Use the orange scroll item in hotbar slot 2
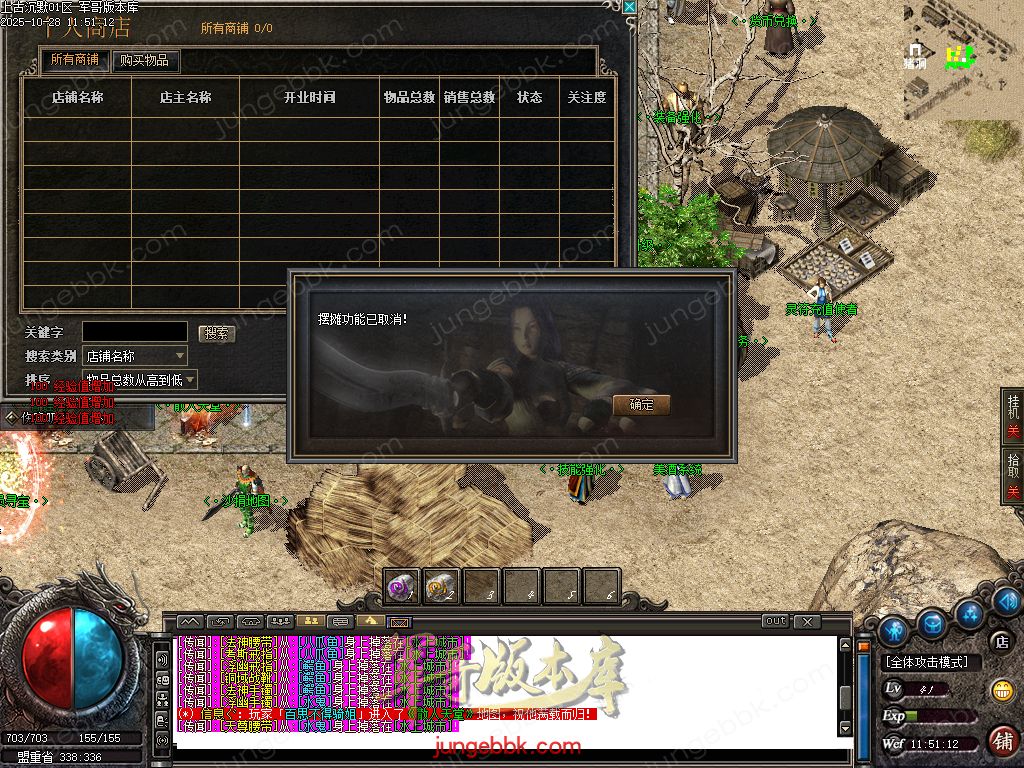The height and width of the screenshot is (768, 1024). (441, 587)
